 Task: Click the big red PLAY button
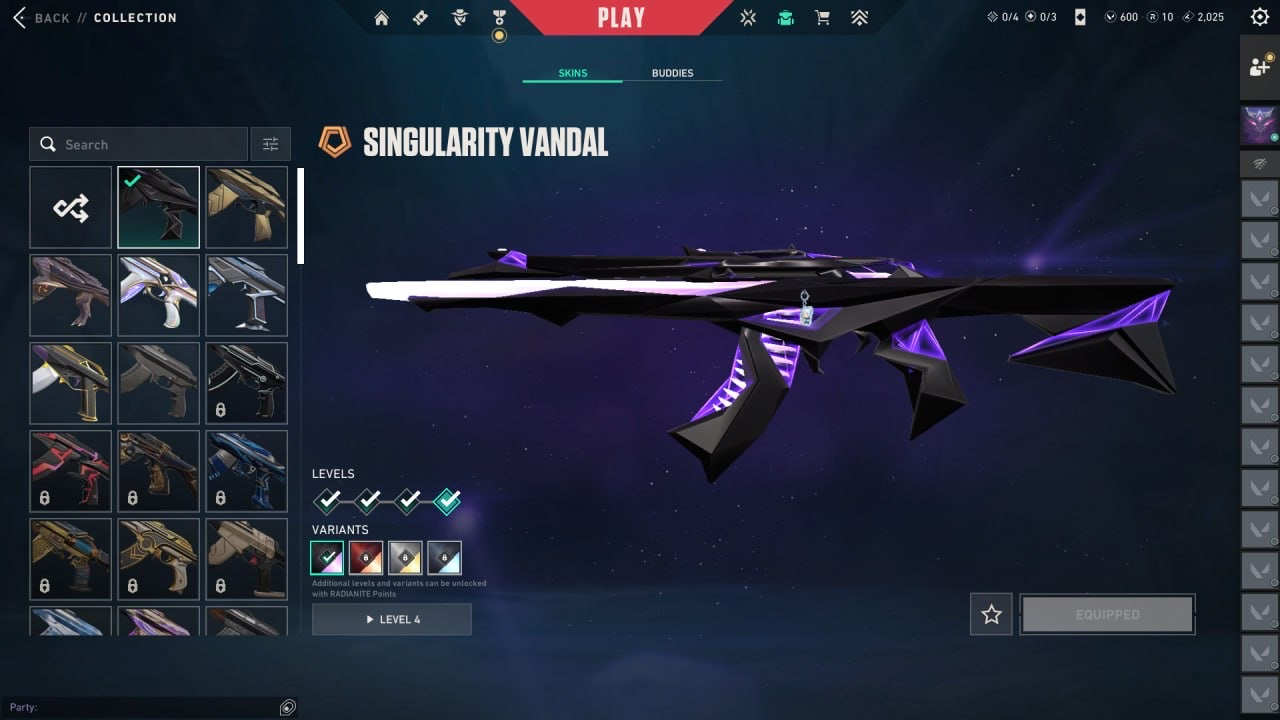tap(621, 17)
